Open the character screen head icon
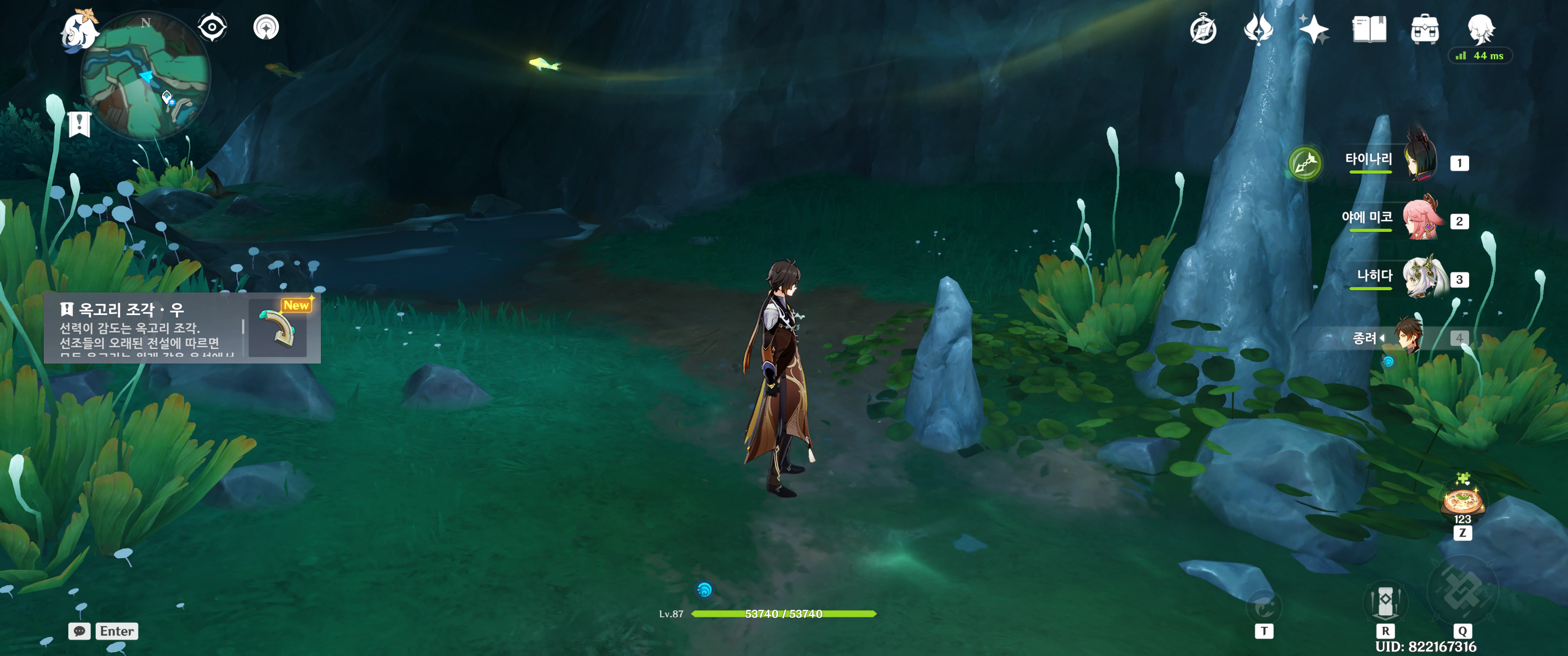The height and width of the screenshot is (656, 1568). tap(1480, 29)
